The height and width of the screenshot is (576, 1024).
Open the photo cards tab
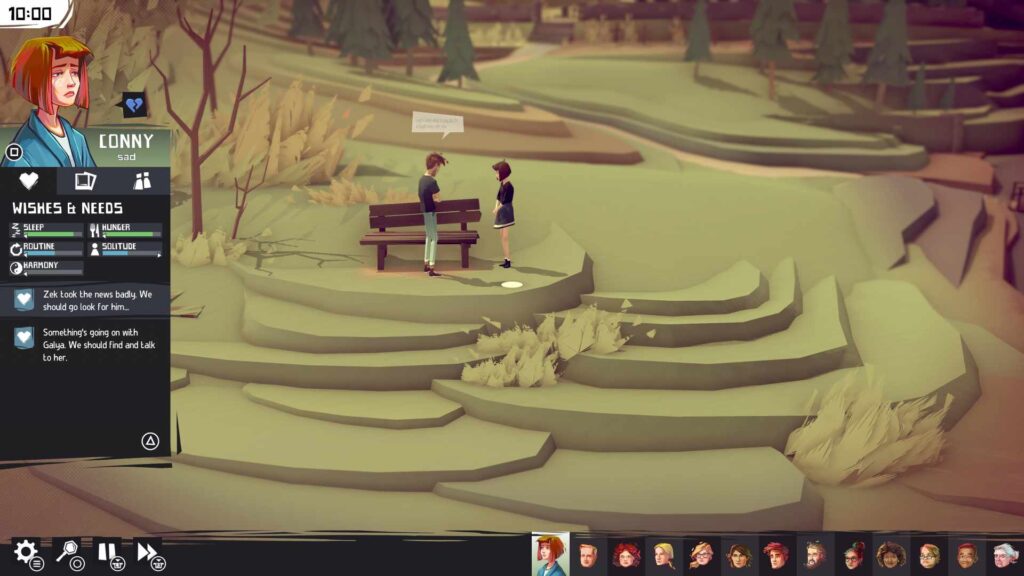tap(86, 181)
